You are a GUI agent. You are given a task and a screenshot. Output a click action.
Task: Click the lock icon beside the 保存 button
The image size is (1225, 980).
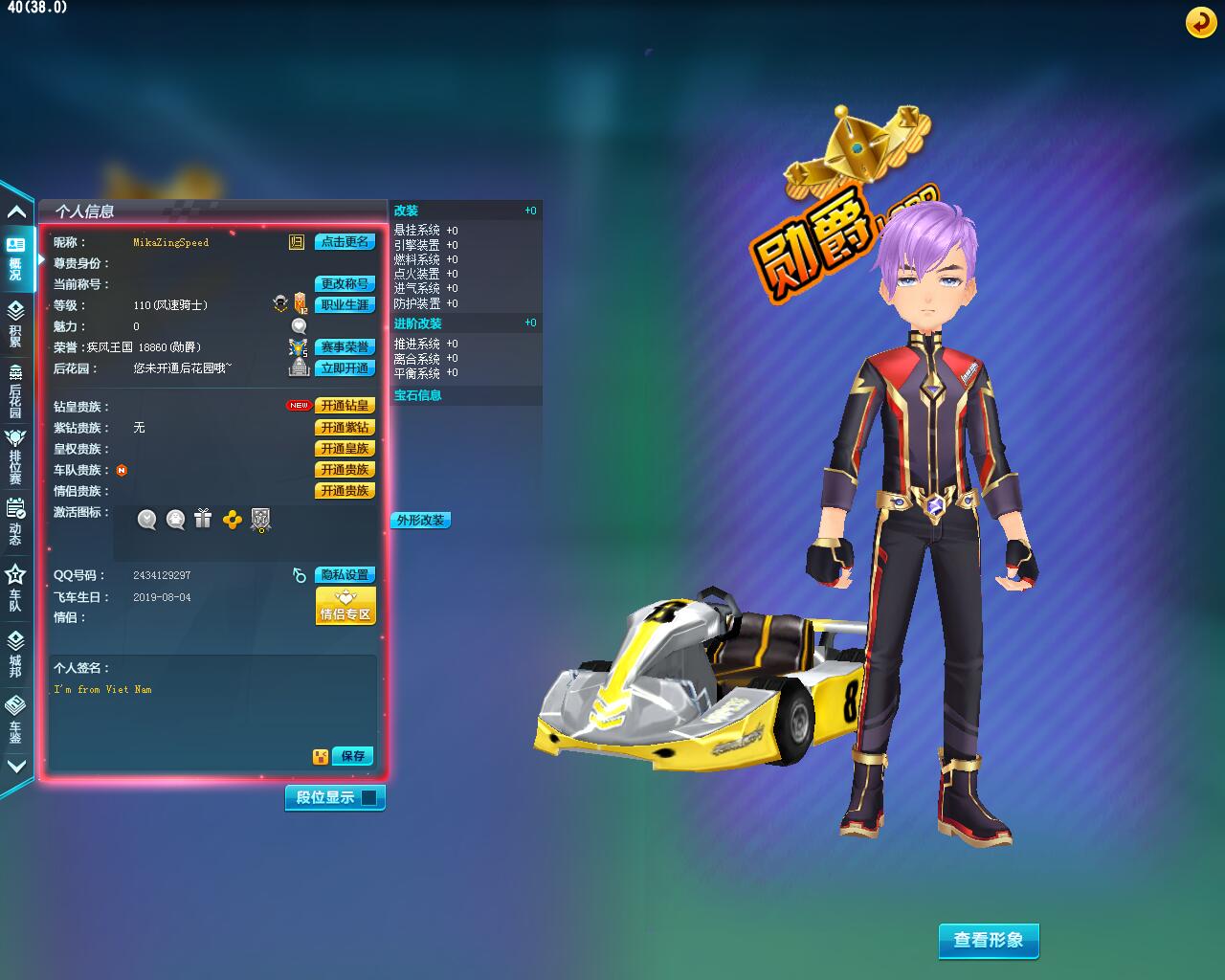tap(320, 755)
